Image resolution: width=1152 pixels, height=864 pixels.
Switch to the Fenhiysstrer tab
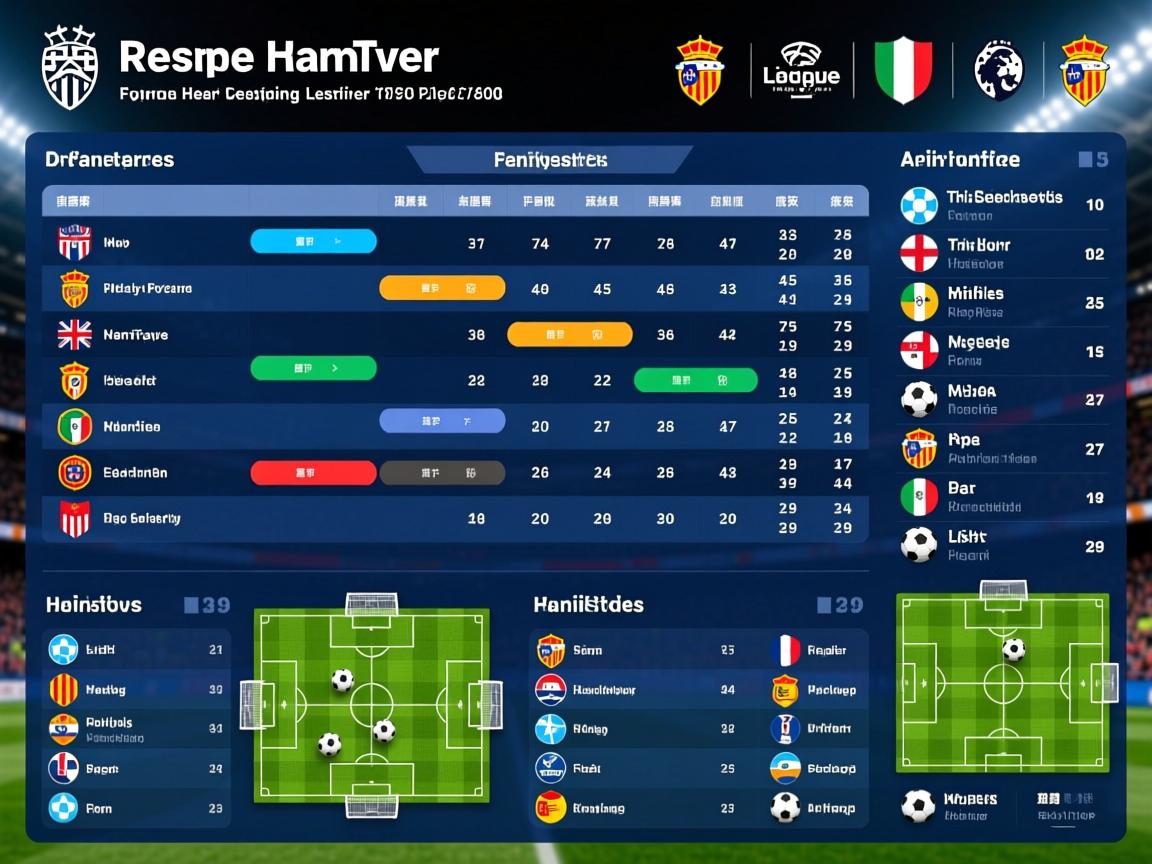click(550, 160)
